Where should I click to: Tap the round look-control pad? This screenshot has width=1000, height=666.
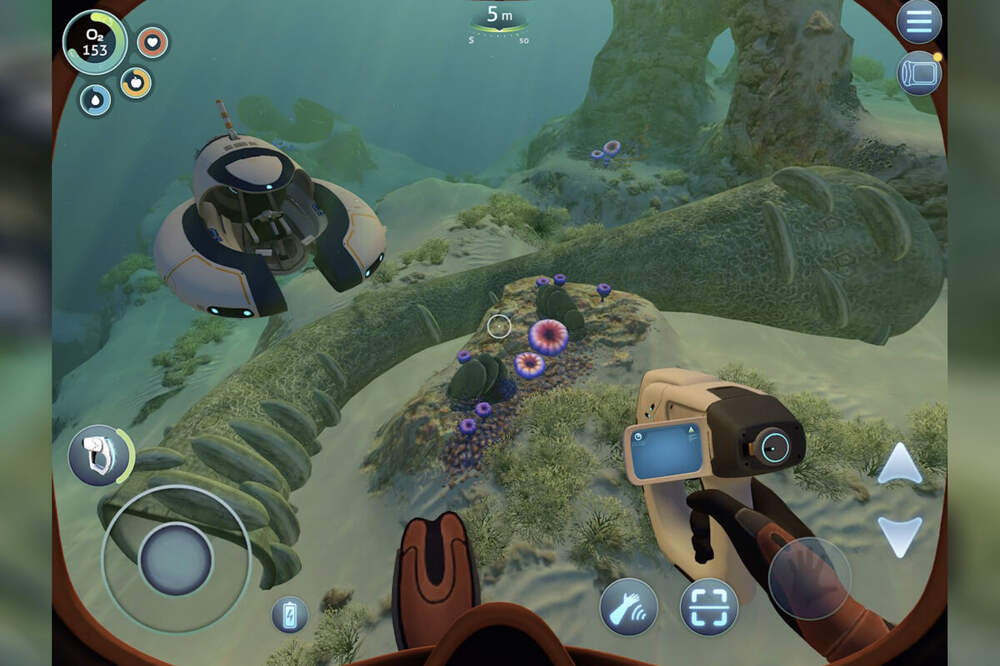(809, 578)
